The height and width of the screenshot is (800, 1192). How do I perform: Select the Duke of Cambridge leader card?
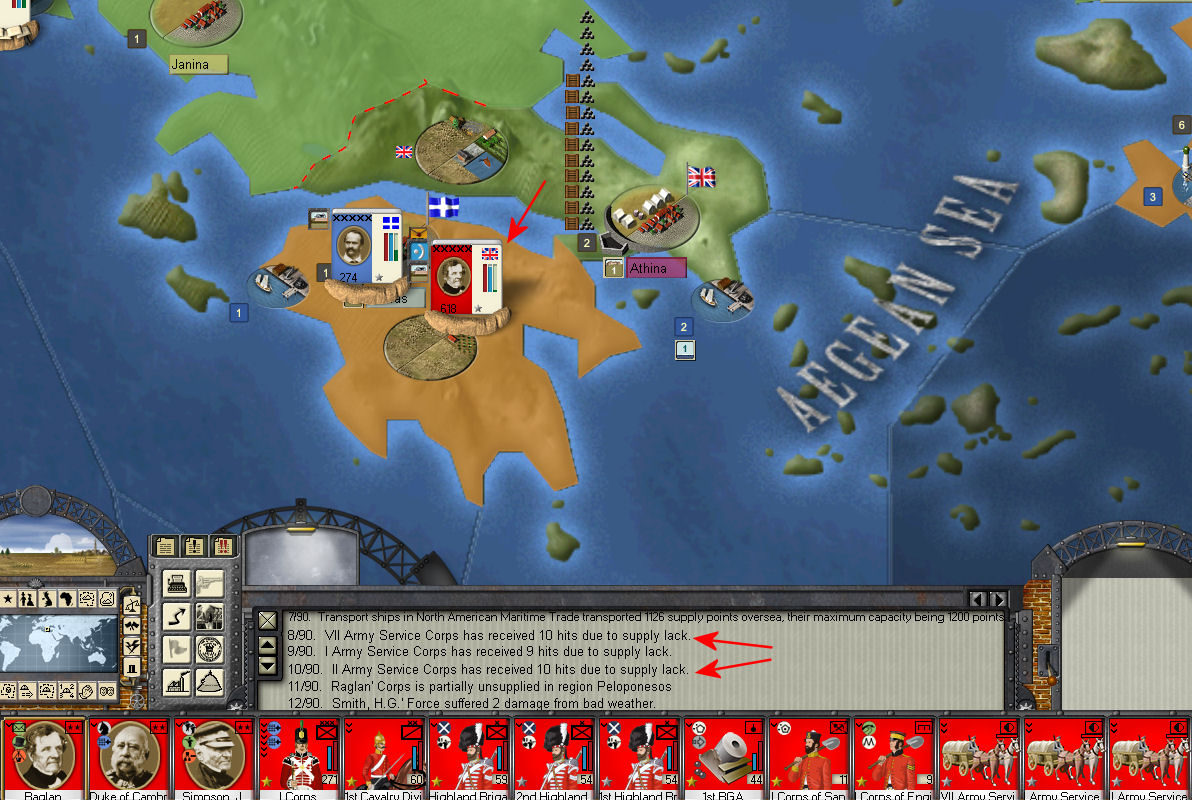[129, 758]
